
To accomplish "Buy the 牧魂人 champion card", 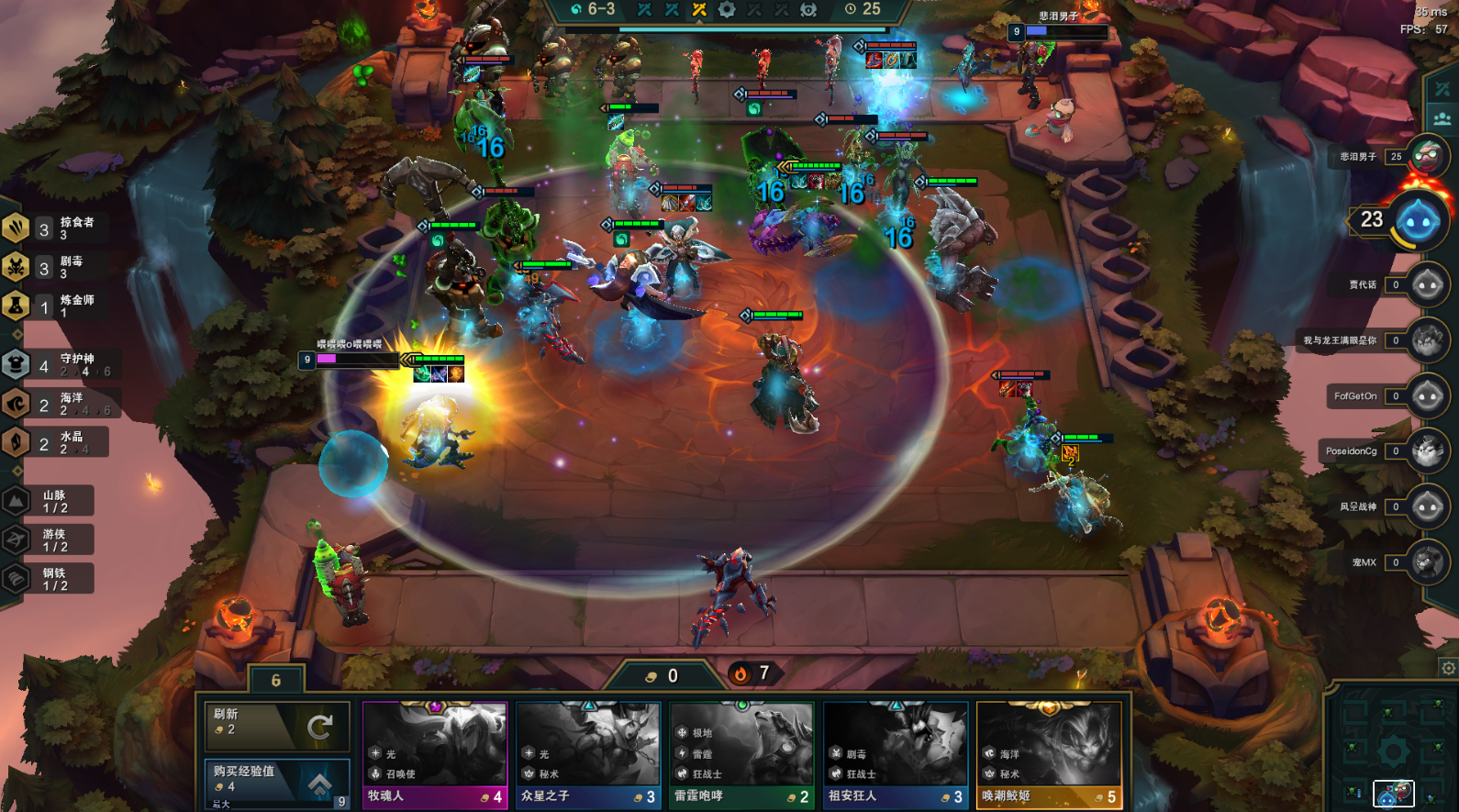I will coord(435,755).
